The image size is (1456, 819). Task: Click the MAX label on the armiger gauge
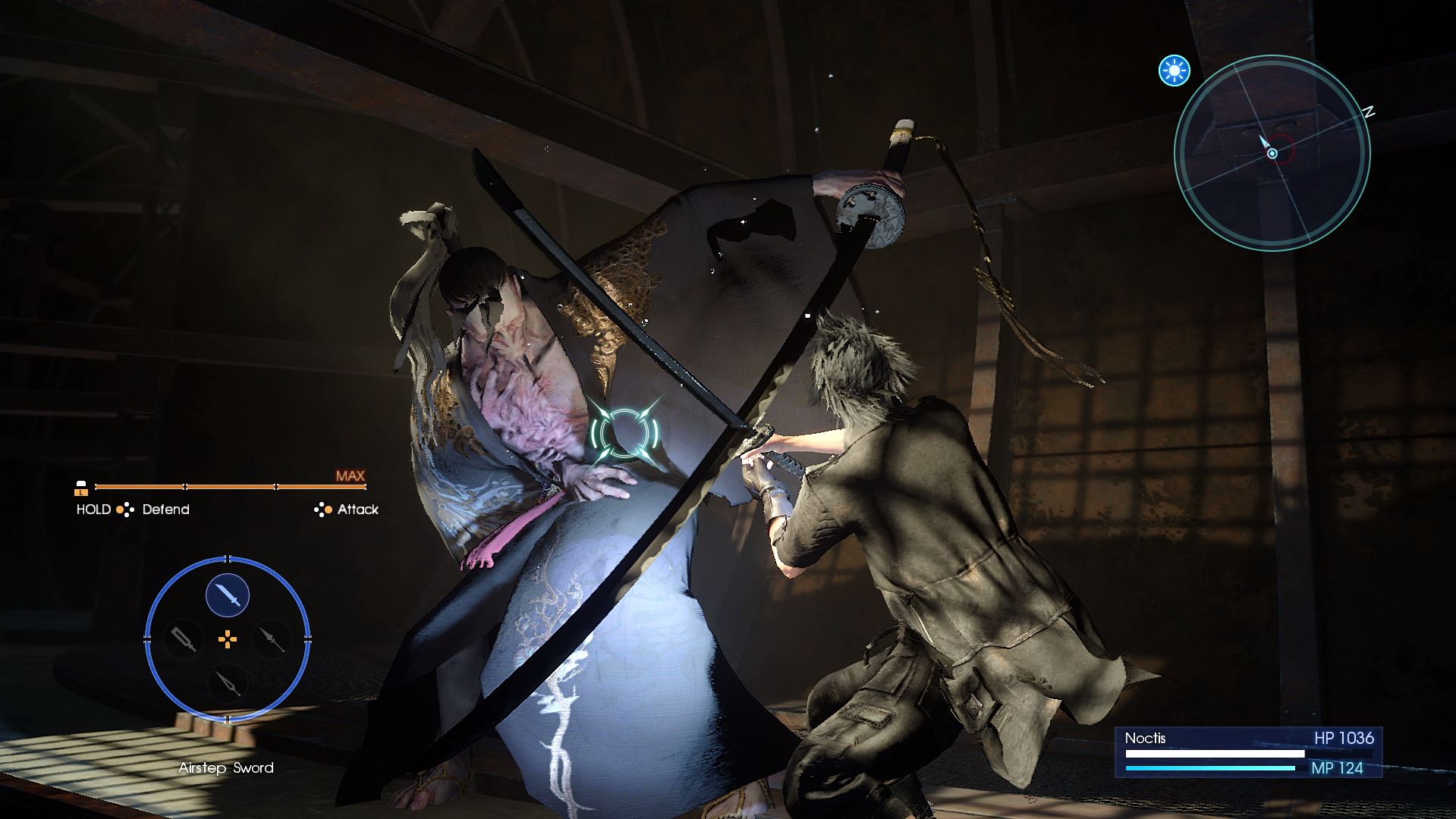click(350, 475)
